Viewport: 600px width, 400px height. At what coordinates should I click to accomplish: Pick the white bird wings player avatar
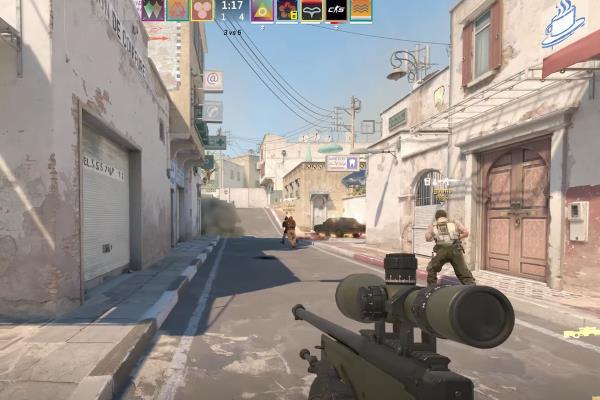(x=312, y=10)
